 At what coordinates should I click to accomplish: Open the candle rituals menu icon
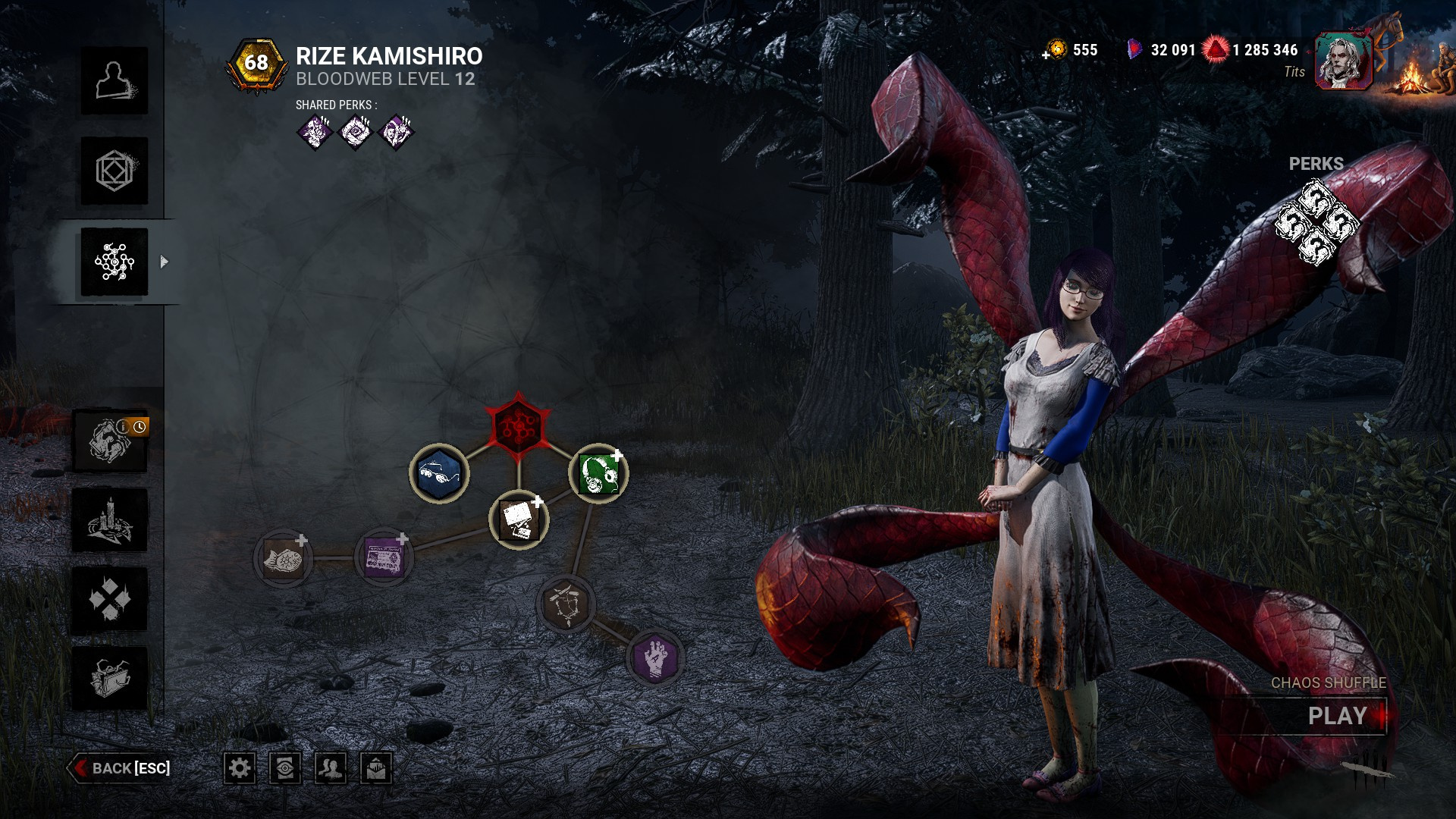click(x=111, y=521)
